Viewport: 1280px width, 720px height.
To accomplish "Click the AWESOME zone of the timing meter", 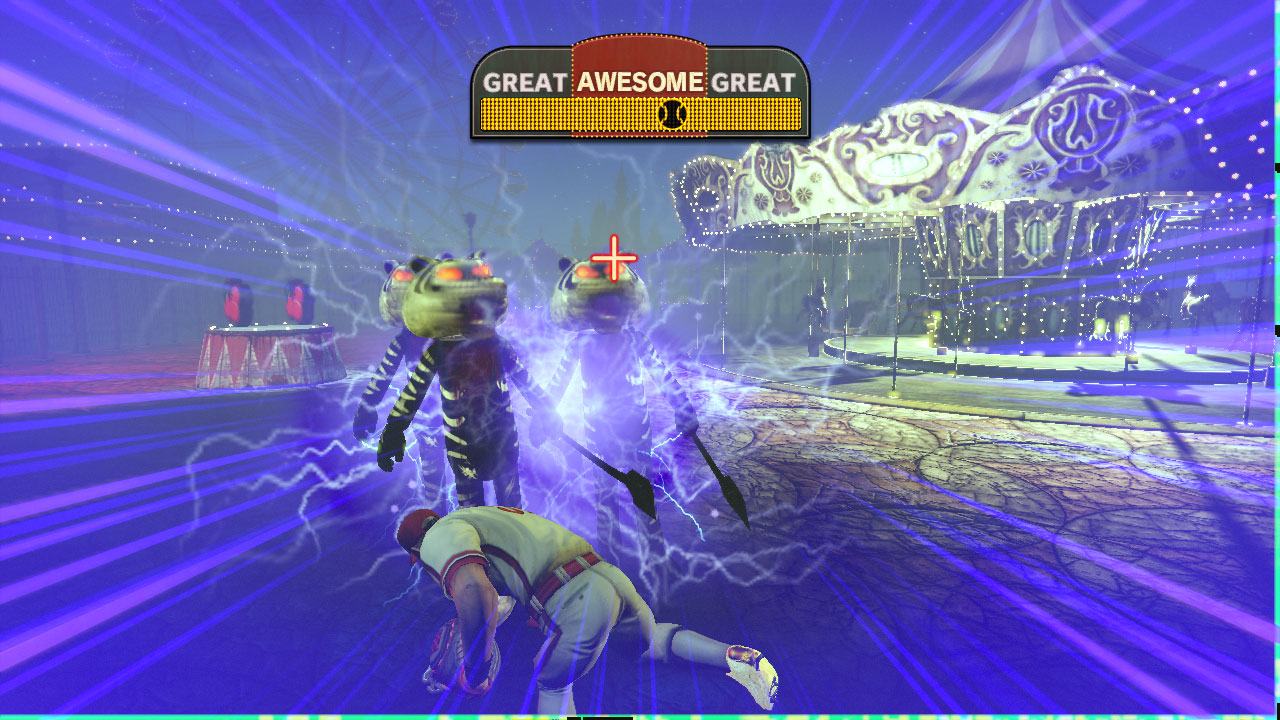I will (640, 83).
